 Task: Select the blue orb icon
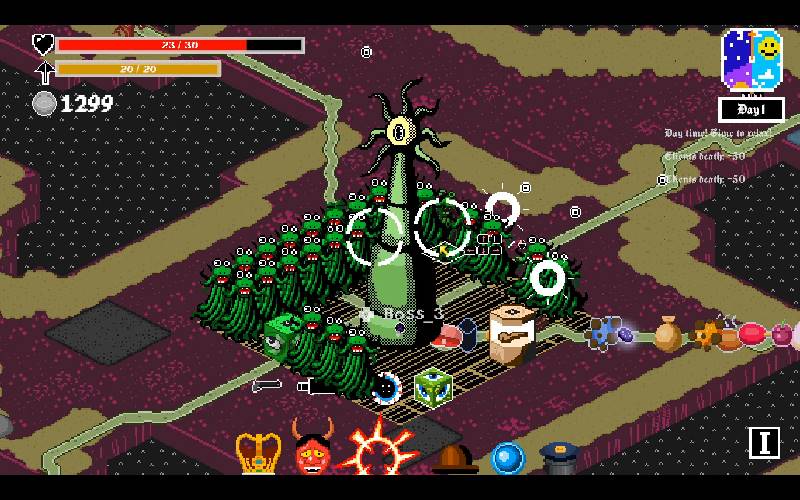point(507,458)
